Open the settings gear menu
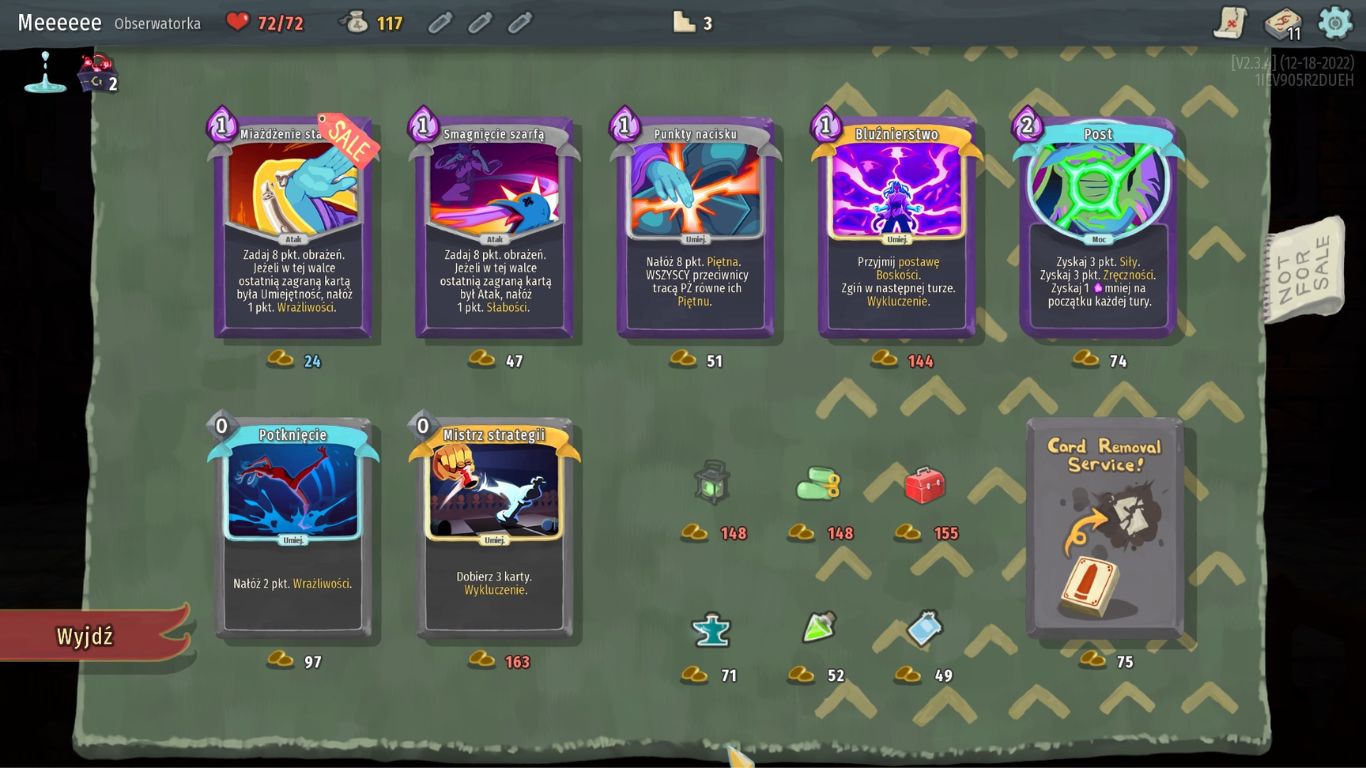 click(x=1335, y=22)
